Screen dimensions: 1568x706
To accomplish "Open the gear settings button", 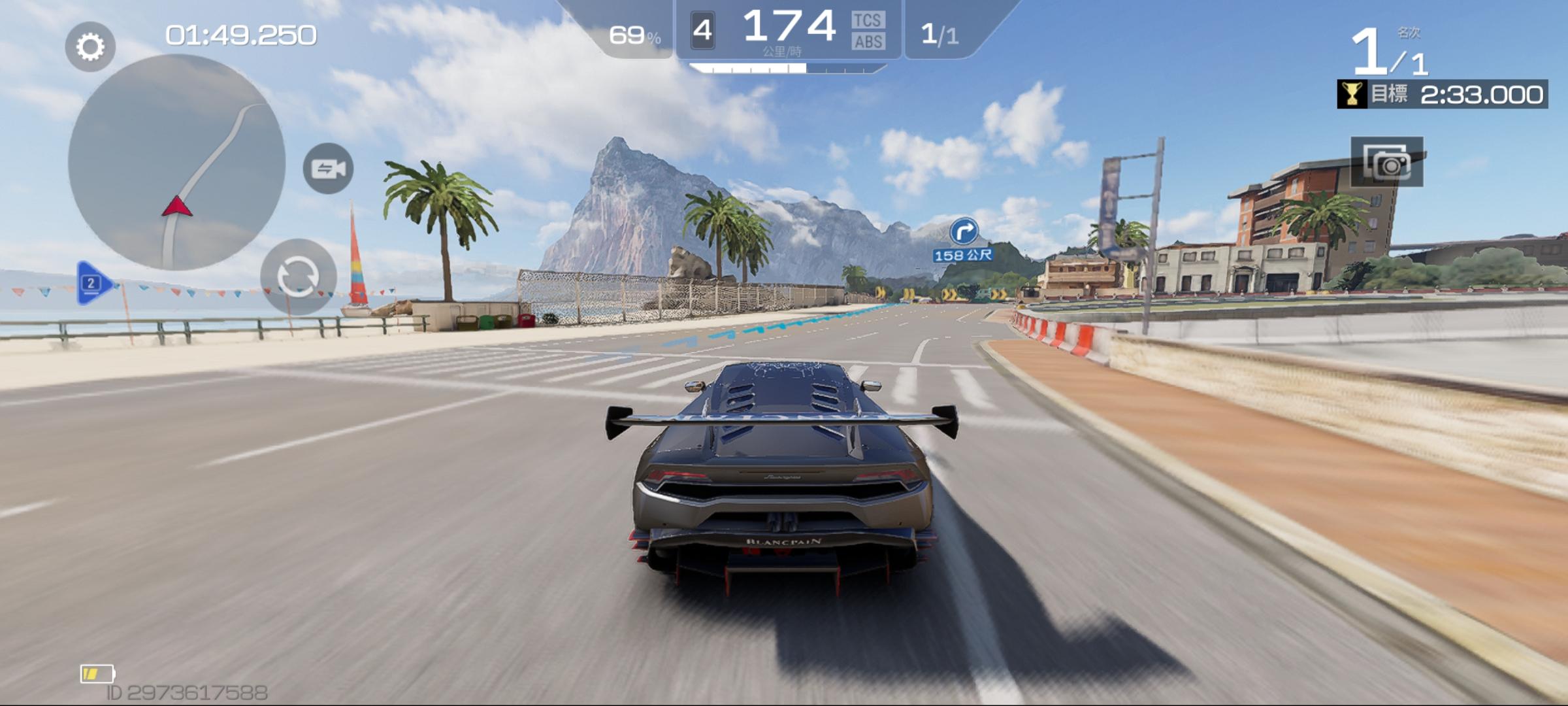I will click(90, 46).
